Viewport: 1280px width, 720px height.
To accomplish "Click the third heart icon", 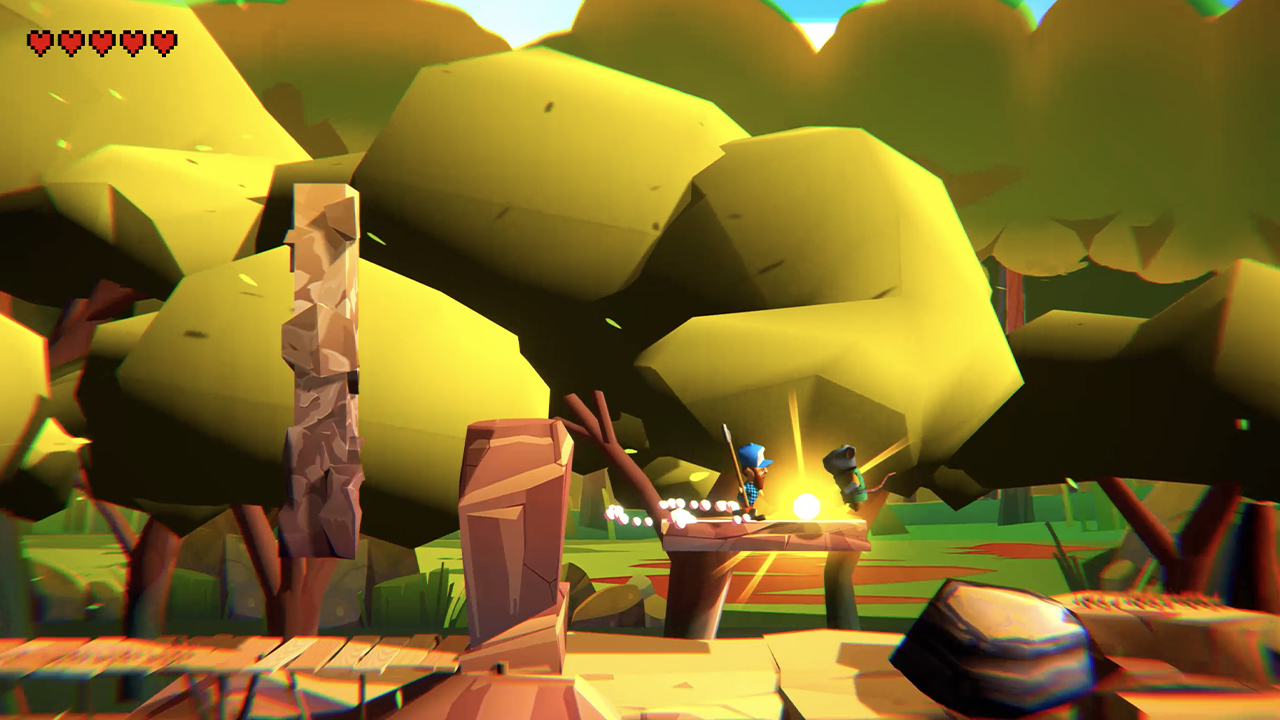I will click(x=100, y=43).
